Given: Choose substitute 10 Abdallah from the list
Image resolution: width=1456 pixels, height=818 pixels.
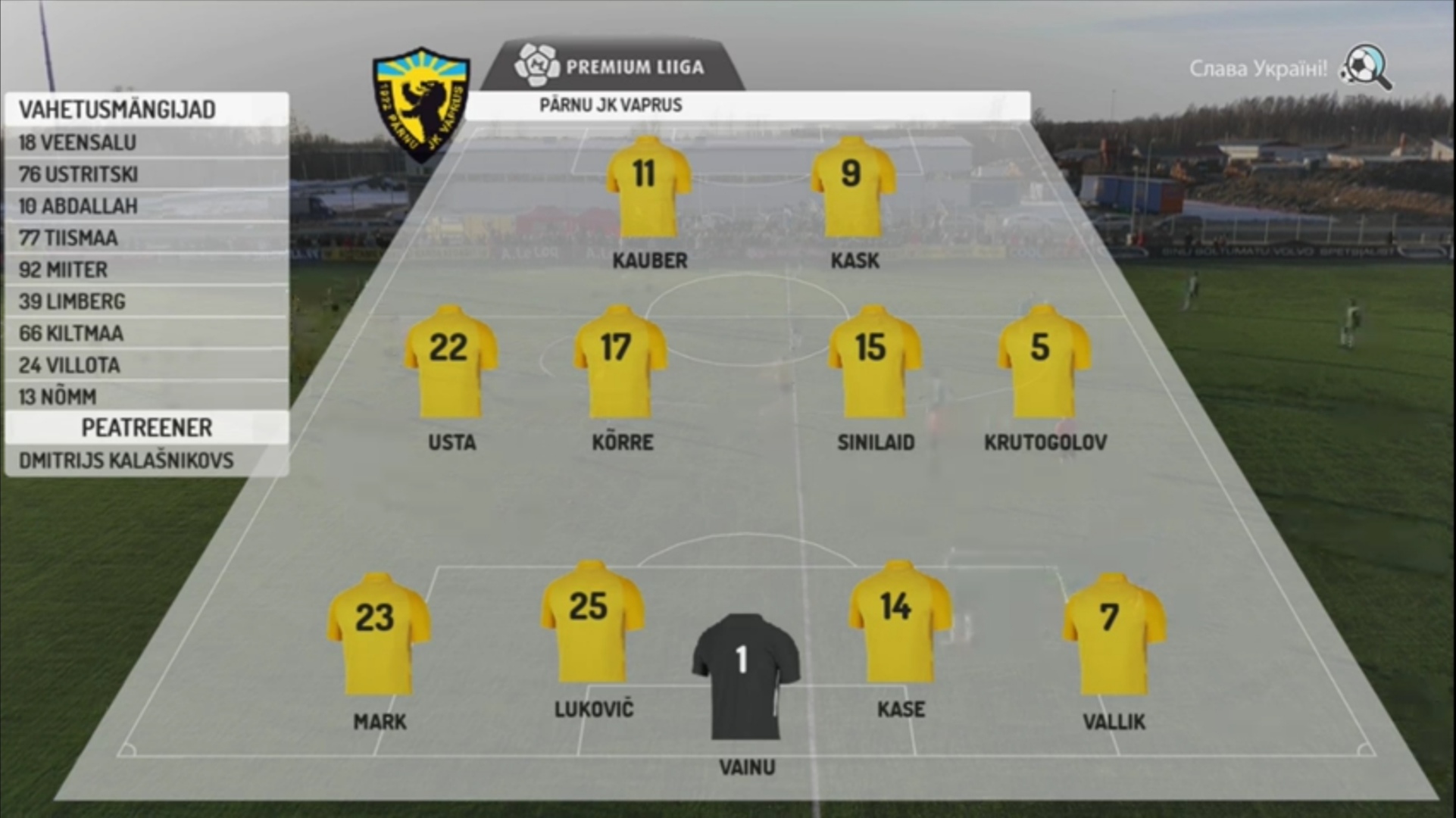Looking at the screenshot, I should pos(146,206).
